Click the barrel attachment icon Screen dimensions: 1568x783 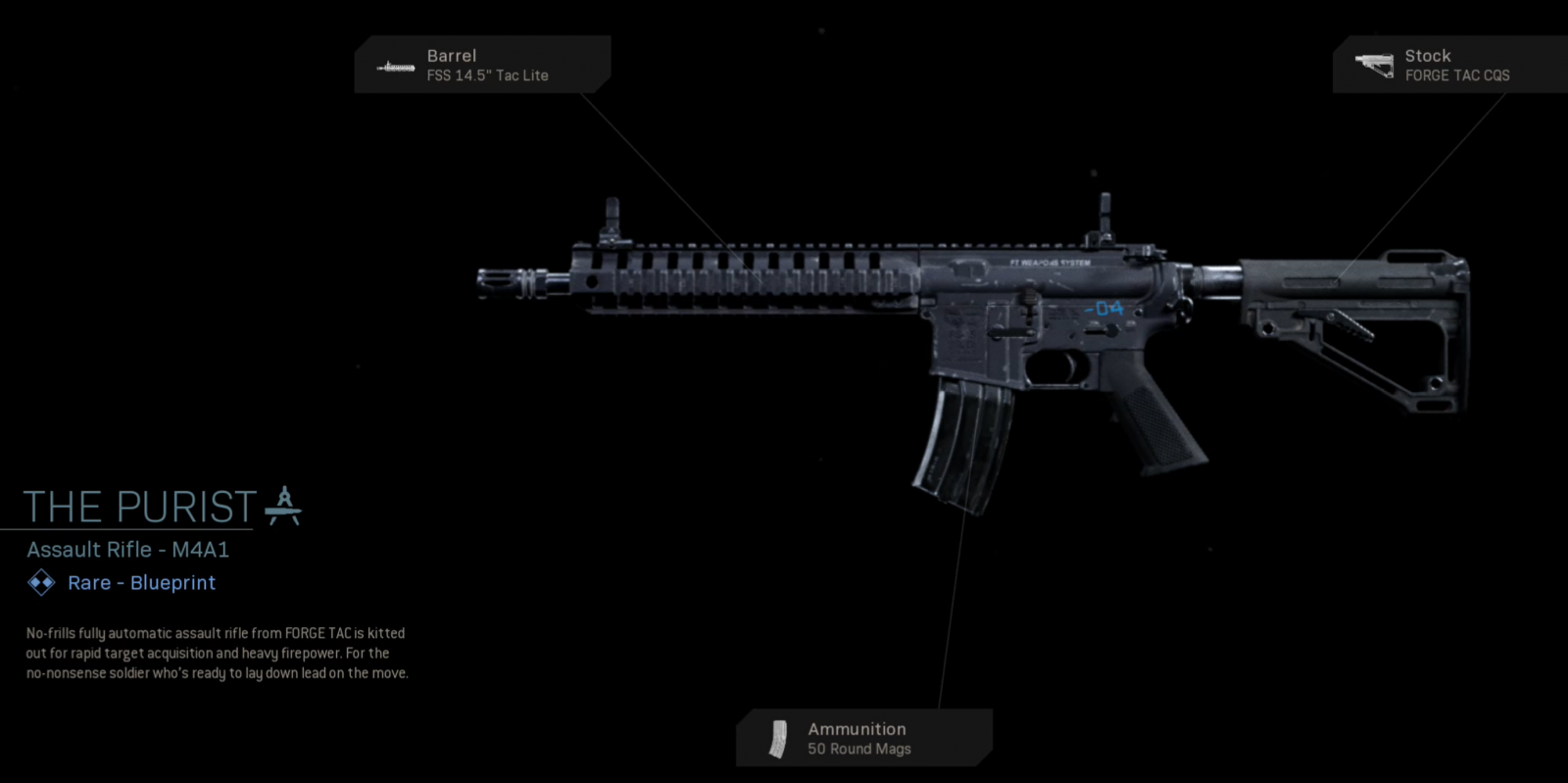pos(395,66)
